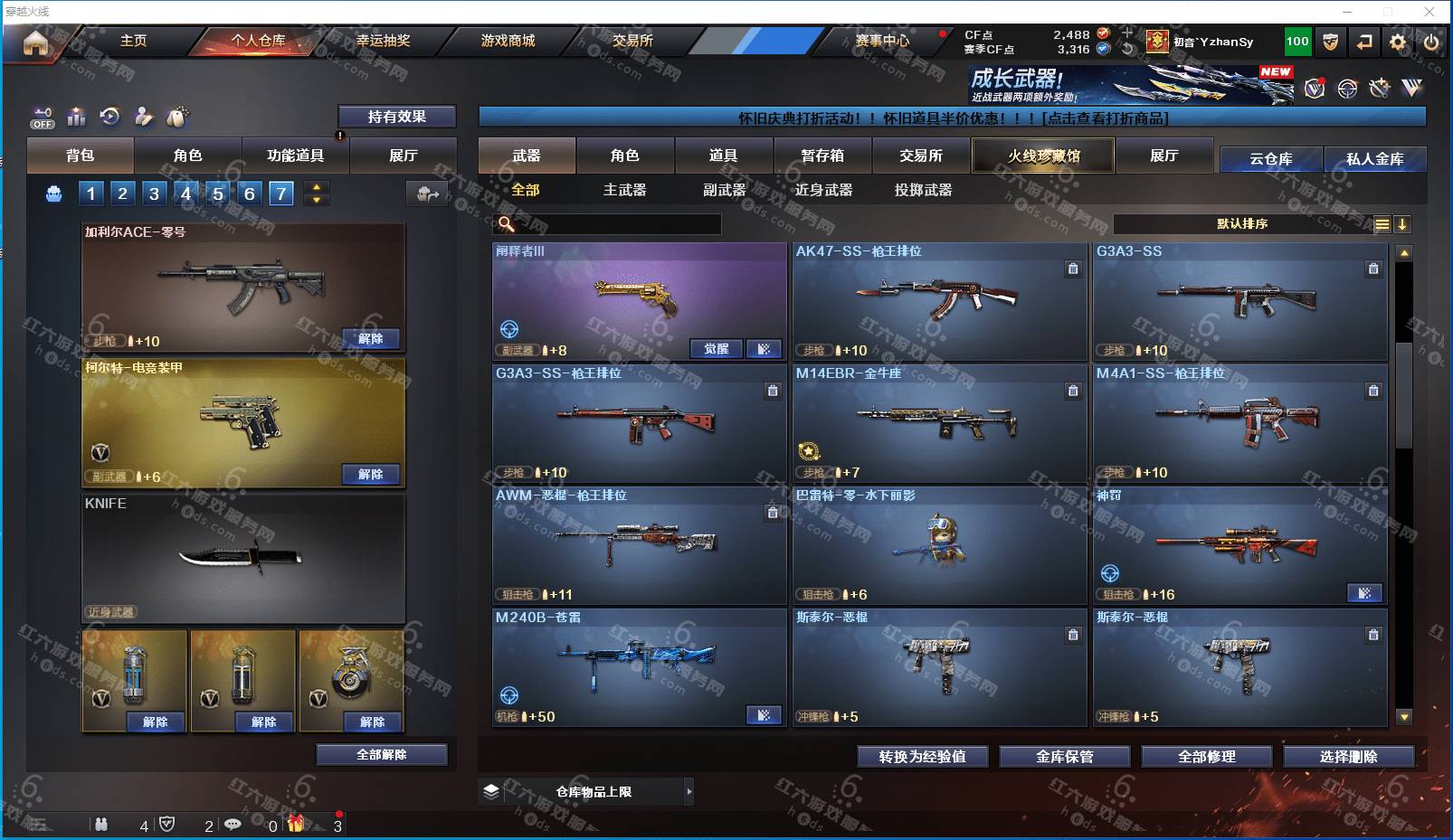Switch to the 暂存箱 tab
This screenshot has height=840, width=1453.
tap(821, 156)
